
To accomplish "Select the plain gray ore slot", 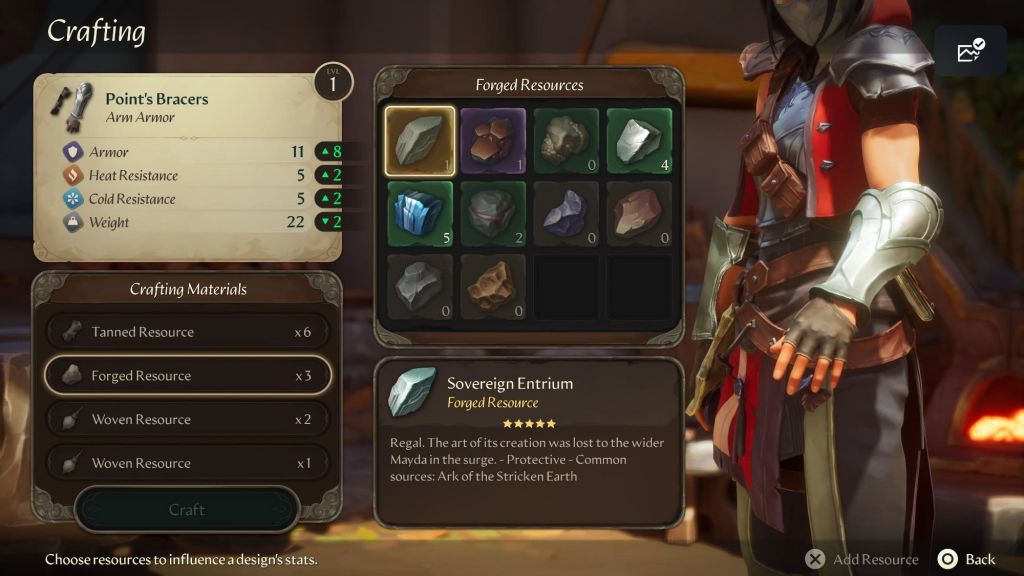I will (x=420, y=287).
